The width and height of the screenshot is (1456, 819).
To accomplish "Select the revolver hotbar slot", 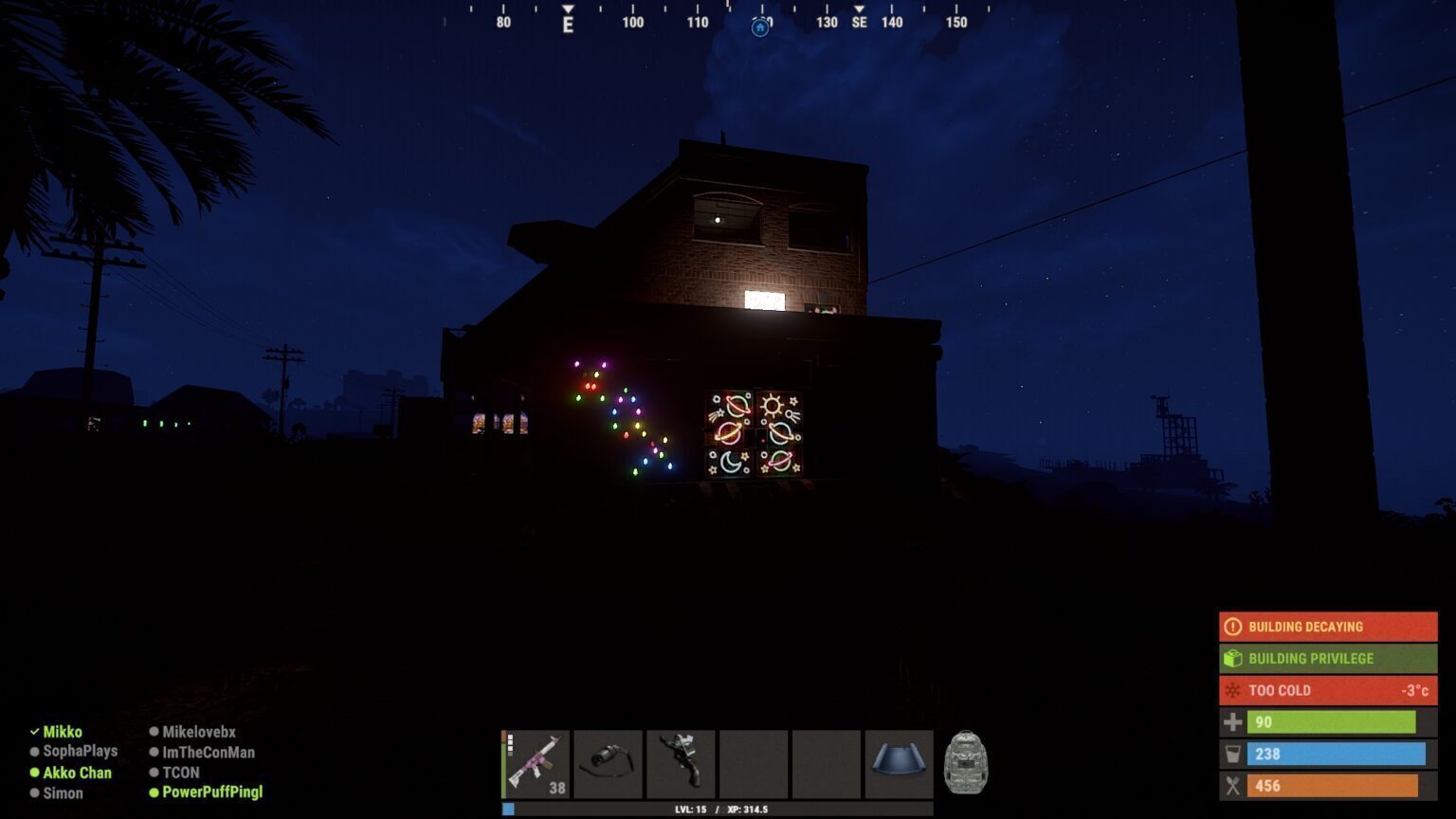I will click(681, 764).
